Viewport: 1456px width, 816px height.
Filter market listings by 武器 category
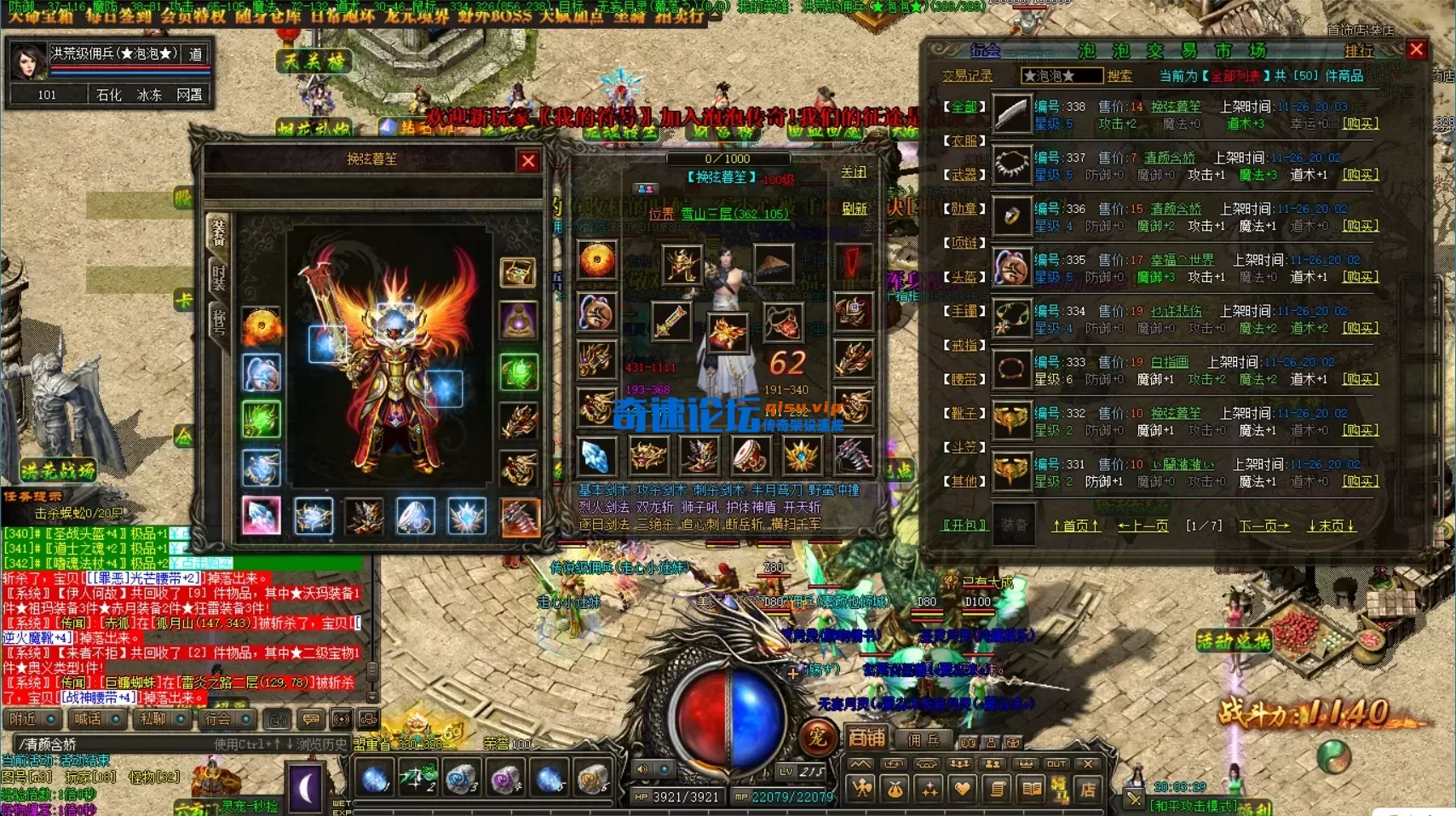(x=964, y=175)
